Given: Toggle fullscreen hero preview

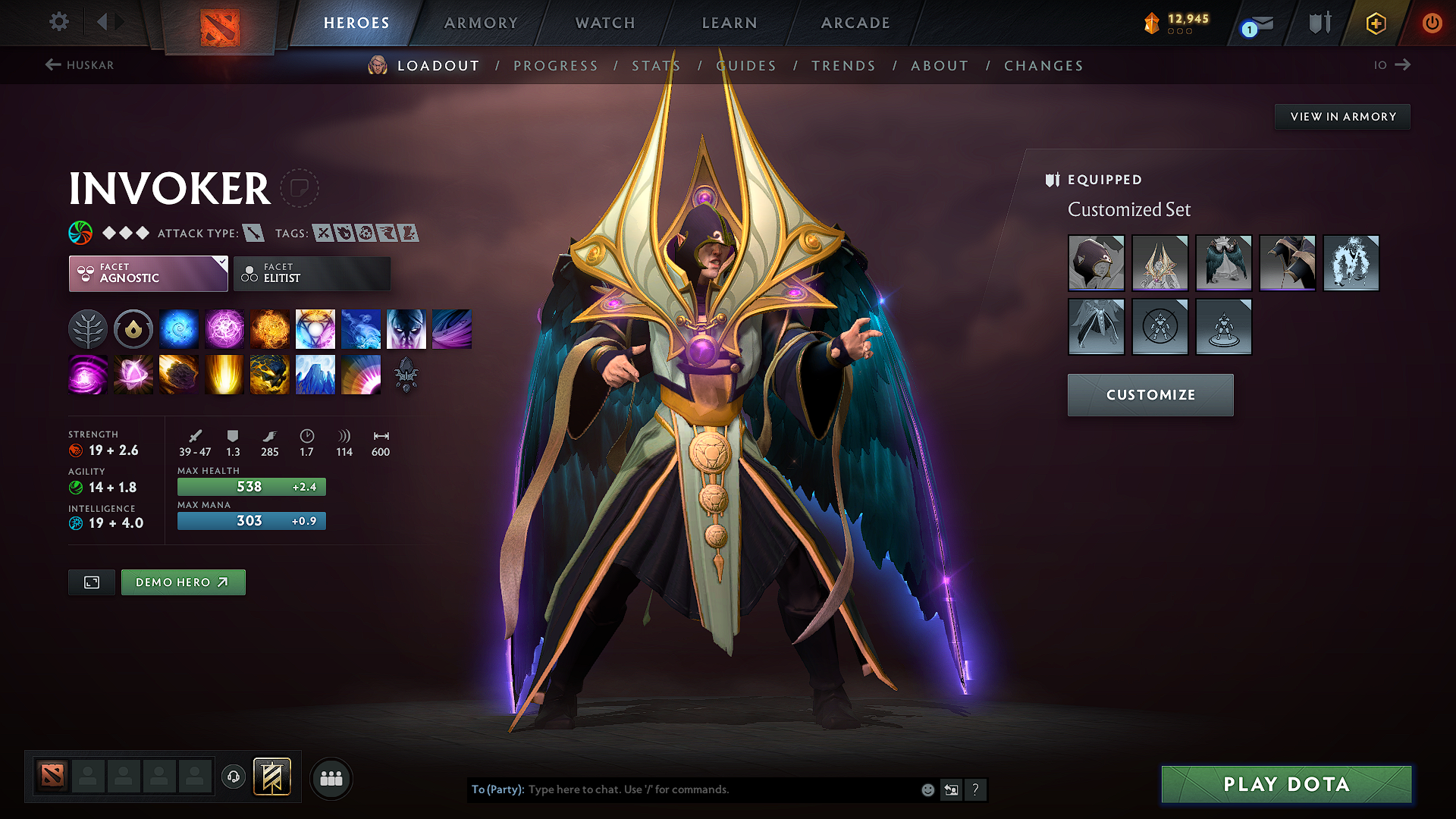Looking at the screenshot, I should (91, 582).
